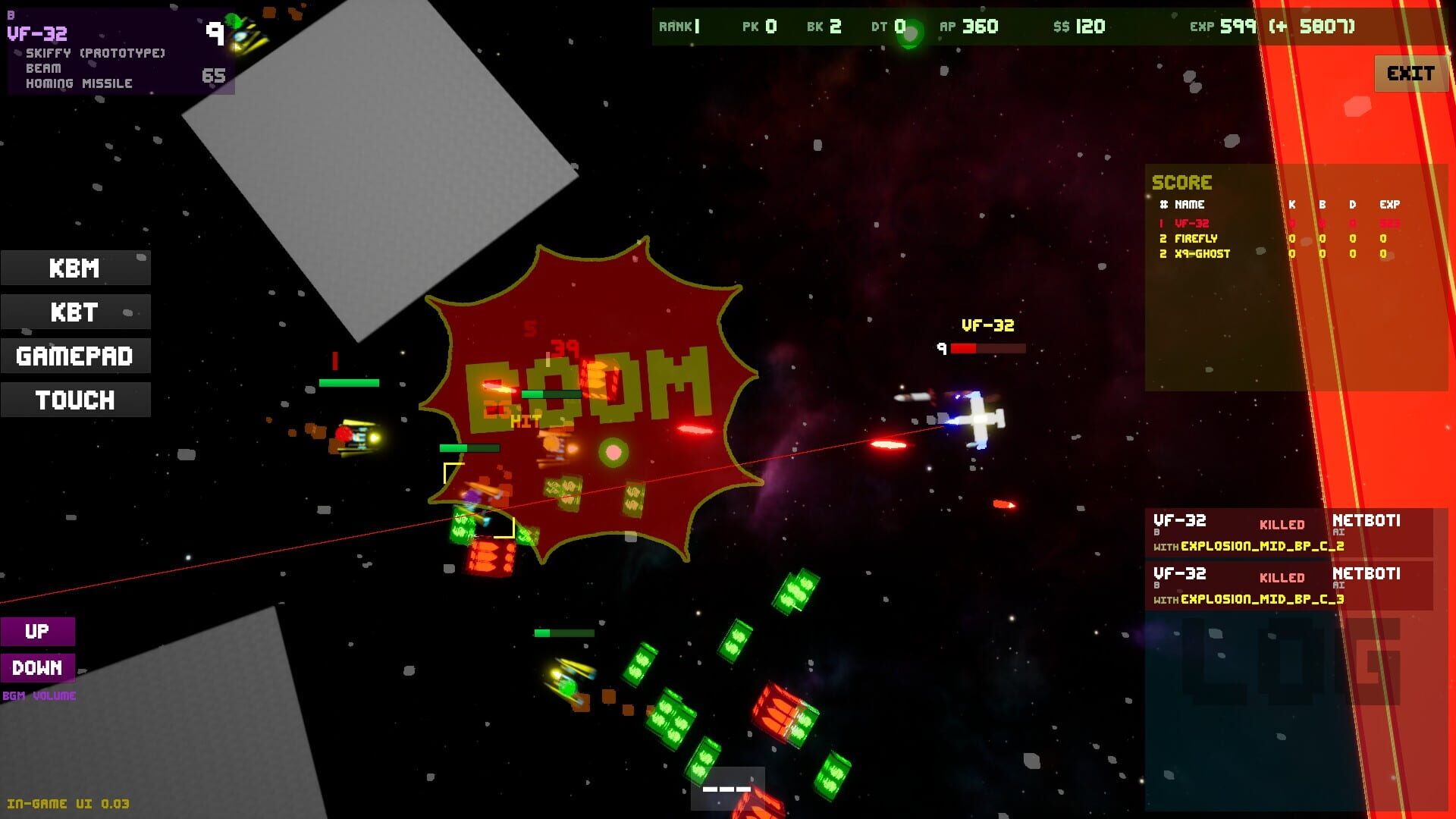Select KBM from the control options list
This screenshot has height=819, width=1456.
click(x=75, y=268)
